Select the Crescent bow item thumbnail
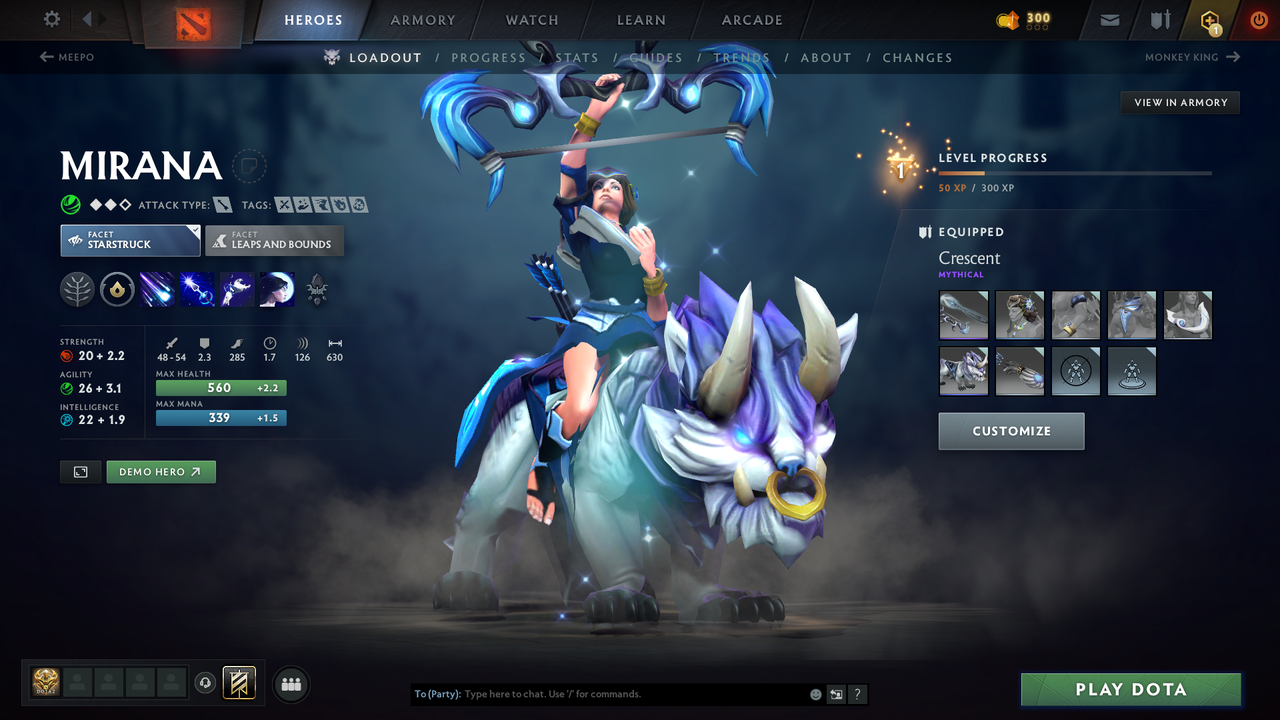The width and height of the screenshot is (1280, 720). (963, 315)
